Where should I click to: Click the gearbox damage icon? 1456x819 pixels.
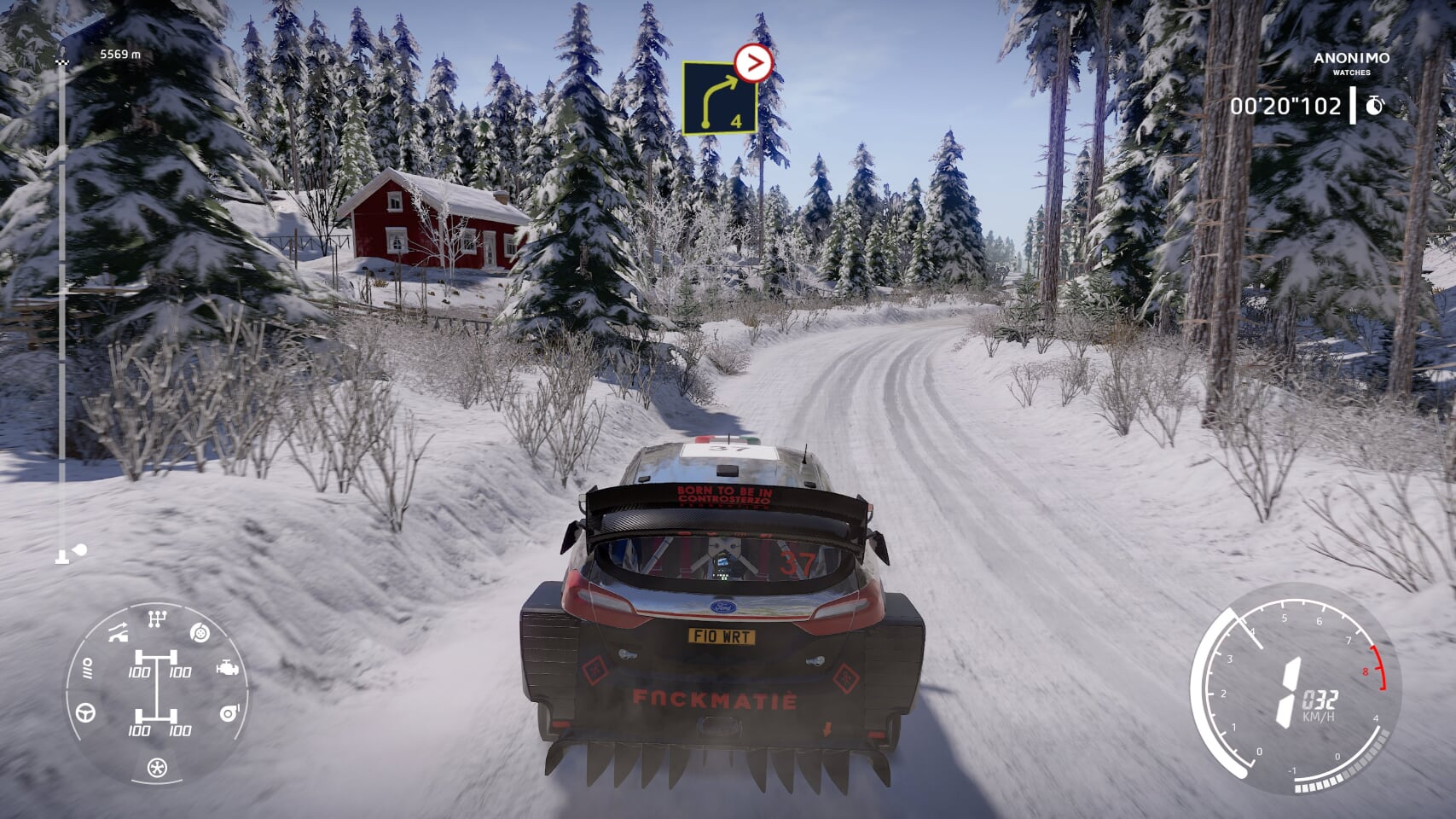[157, 619]
